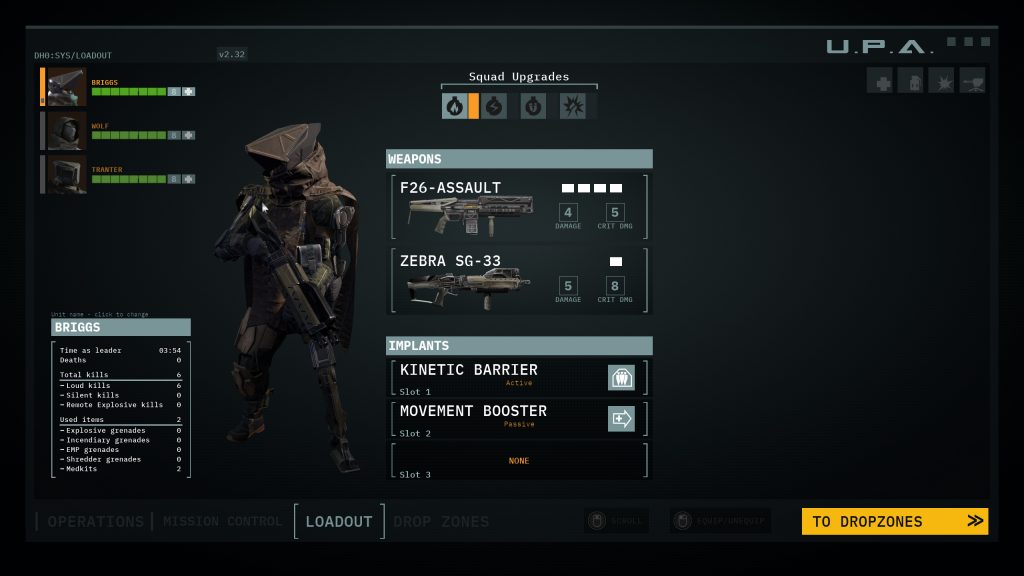Choose the EMP grenade squad upgrade

click(494, 106)
